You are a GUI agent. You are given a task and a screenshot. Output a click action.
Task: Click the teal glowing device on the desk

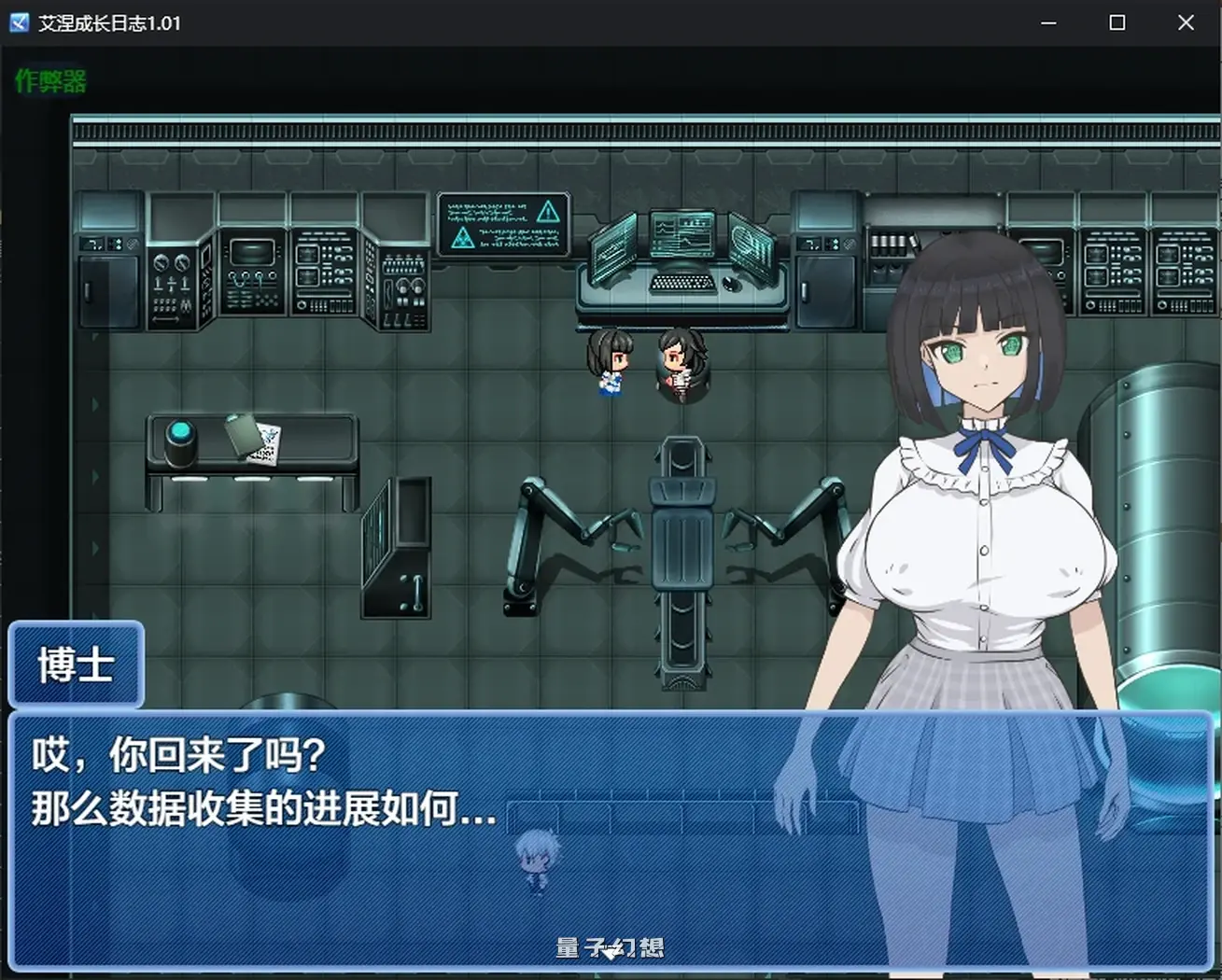pyautogui.click(x=180, y=432)
